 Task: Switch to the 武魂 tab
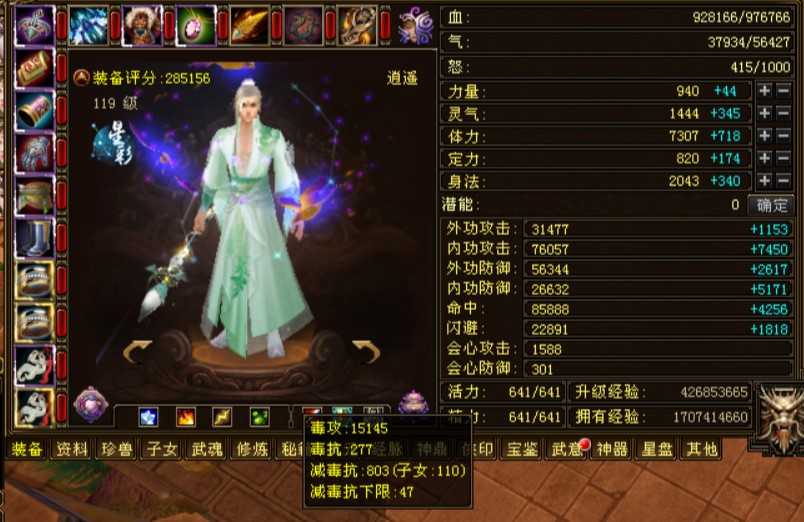click(206, 449)
